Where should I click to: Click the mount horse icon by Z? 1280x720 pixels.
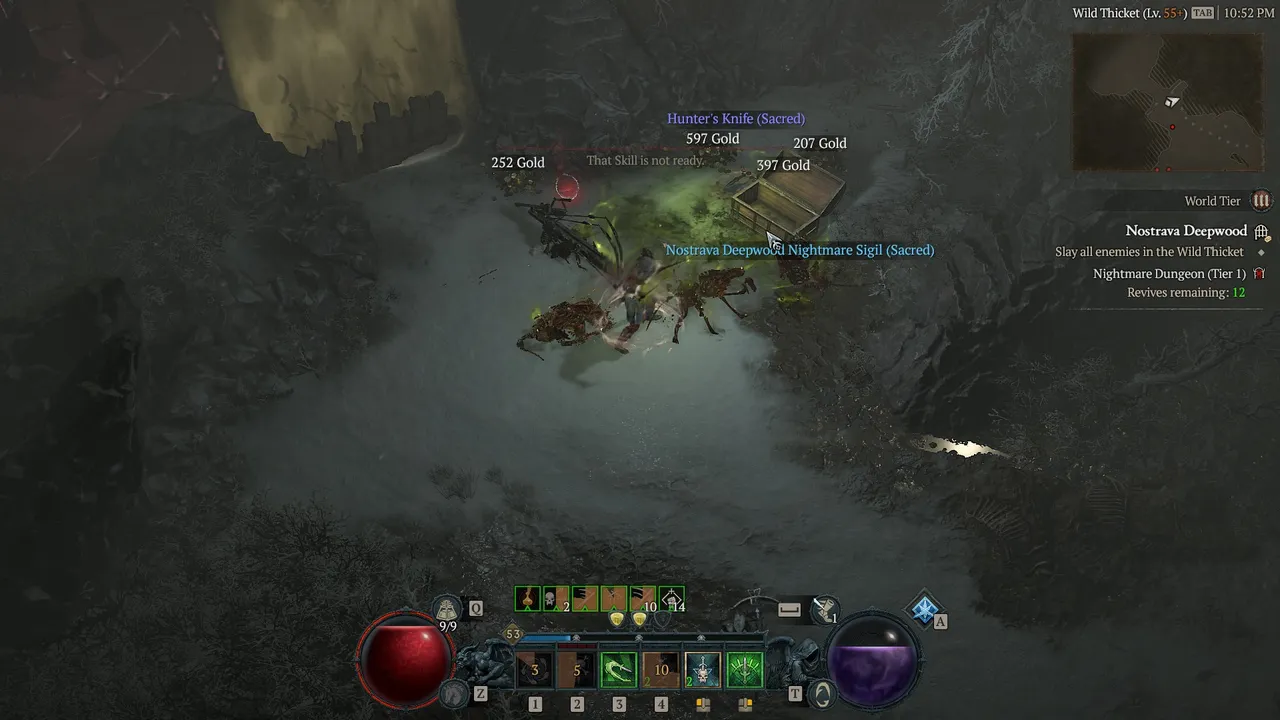455,692
